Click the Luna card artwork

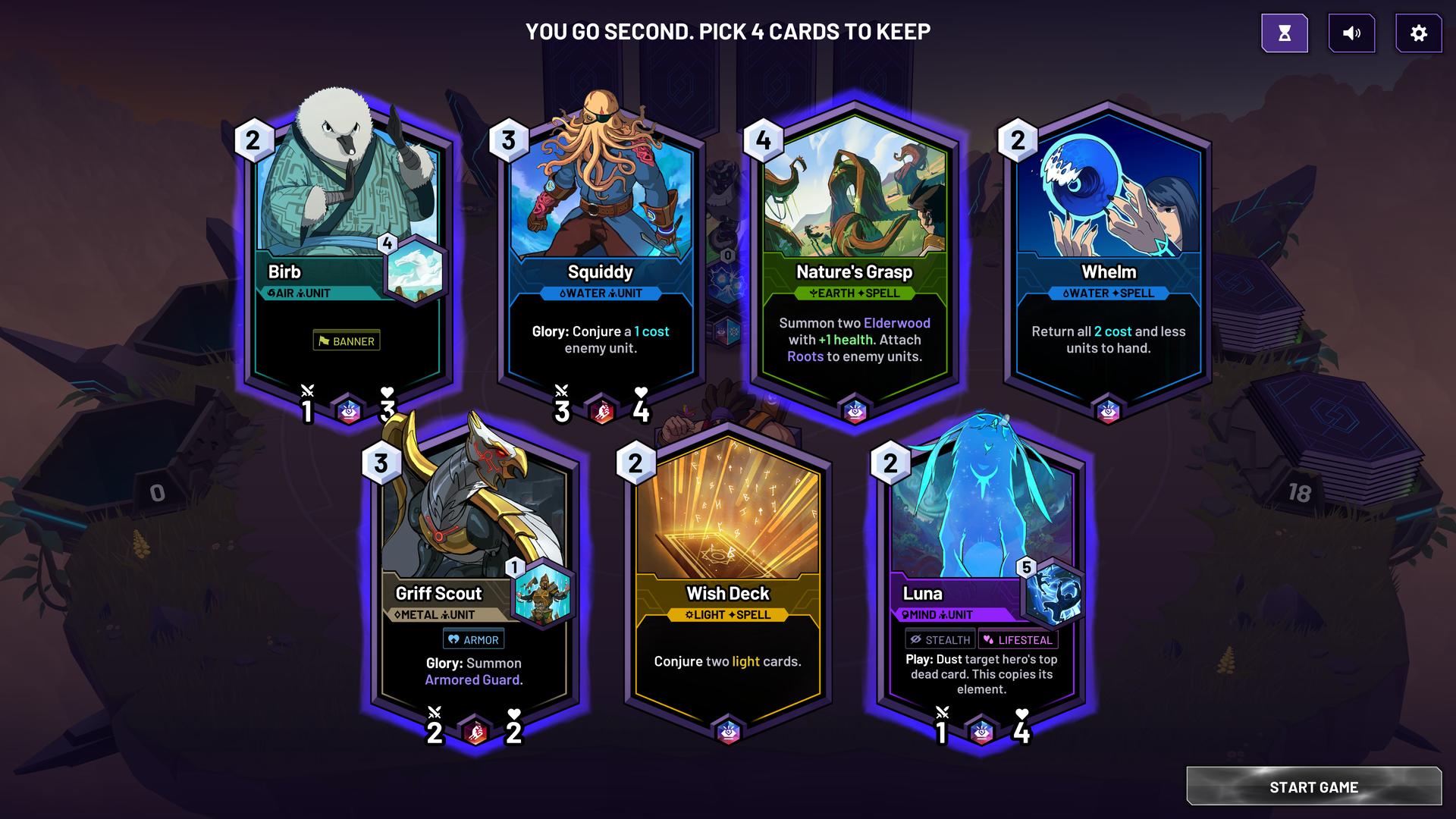982,500
